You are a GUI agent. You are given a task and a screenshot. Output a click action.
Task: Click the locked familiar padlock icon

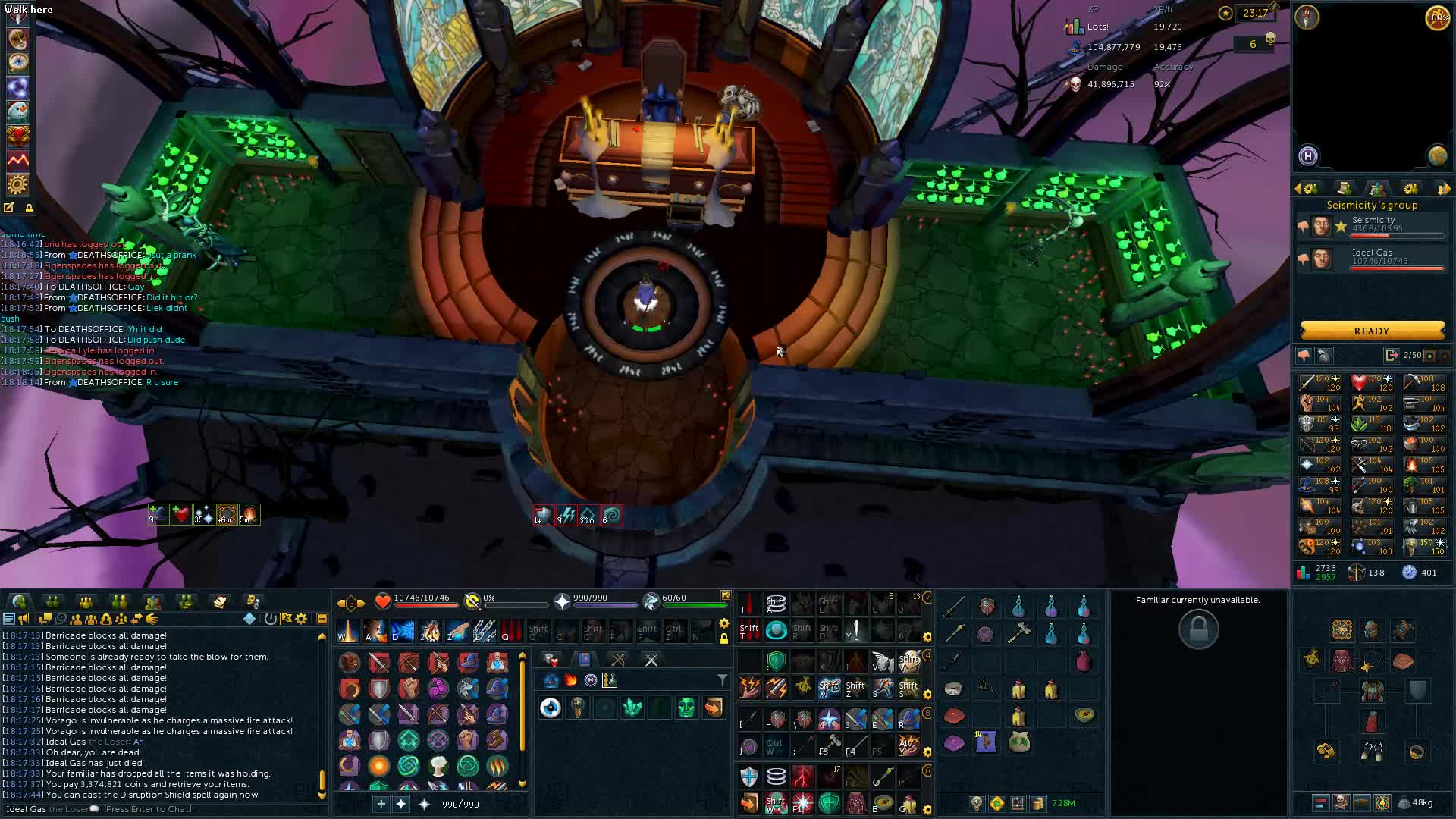(1198, 629)
